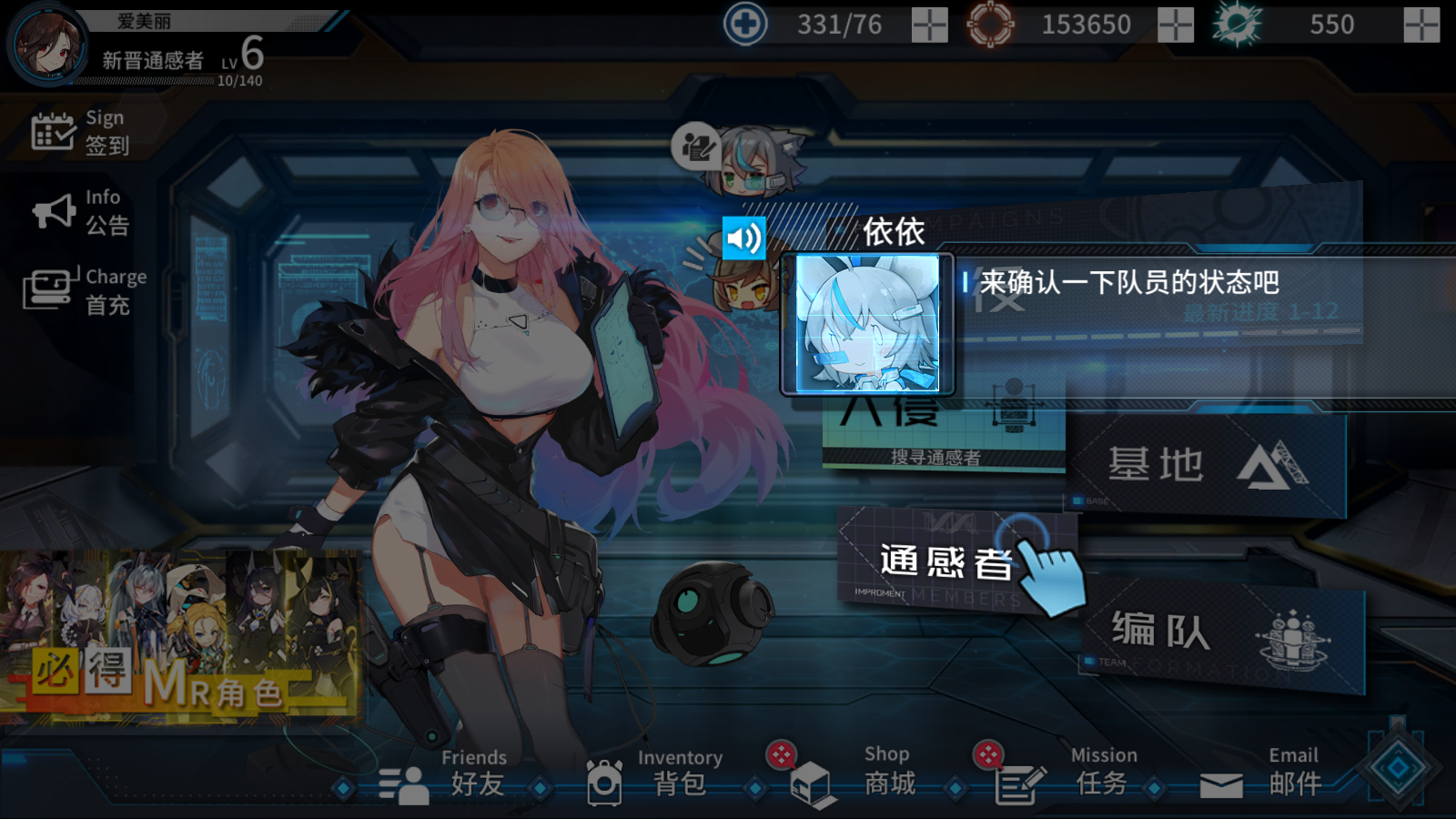Viewport: 1456px width, 819px height.
Task: Open the Friends 好友 list
Action: 443,774
